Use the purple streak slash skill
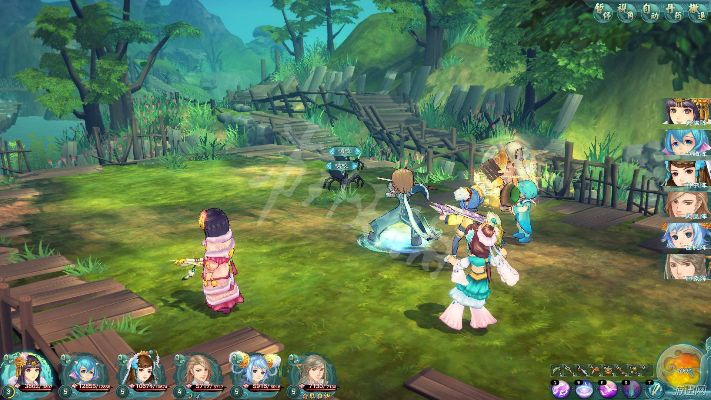Image resolution: width=711 pixels, height=400 pixels. point(607,389)
